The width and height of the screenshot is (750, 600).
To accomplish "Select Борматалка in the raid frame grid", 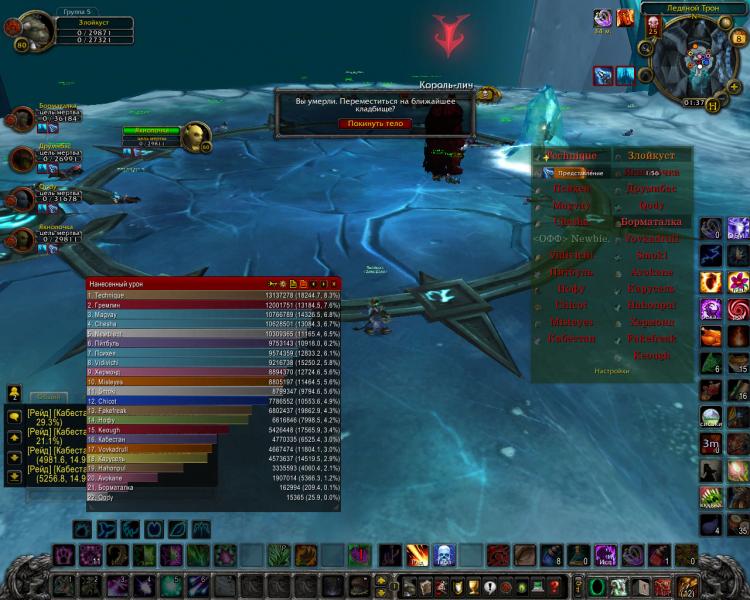I will pyautogui.click(x=651, y=222).
